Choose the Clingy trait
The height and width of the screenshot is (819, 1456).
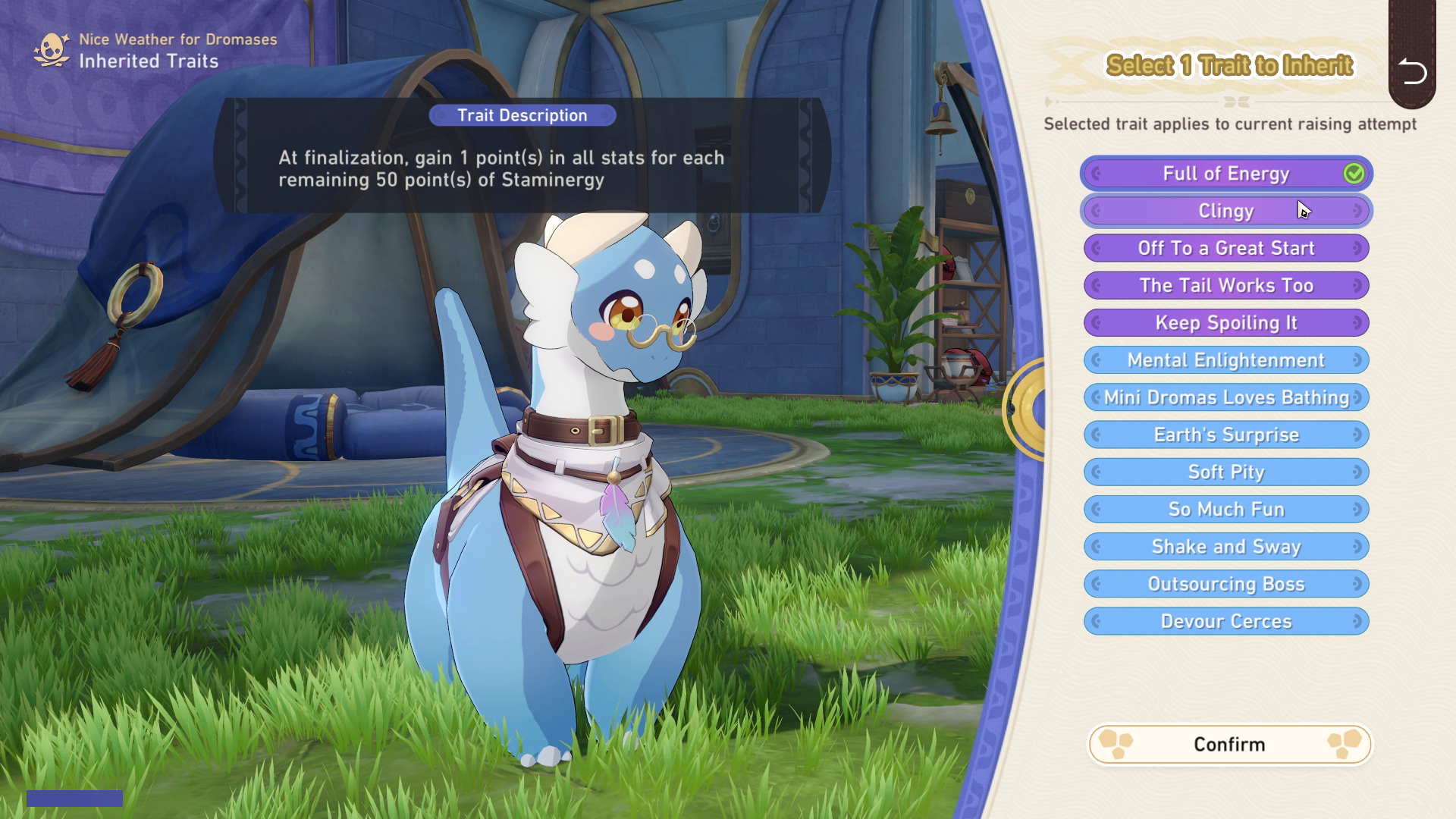pos(1225,211)
